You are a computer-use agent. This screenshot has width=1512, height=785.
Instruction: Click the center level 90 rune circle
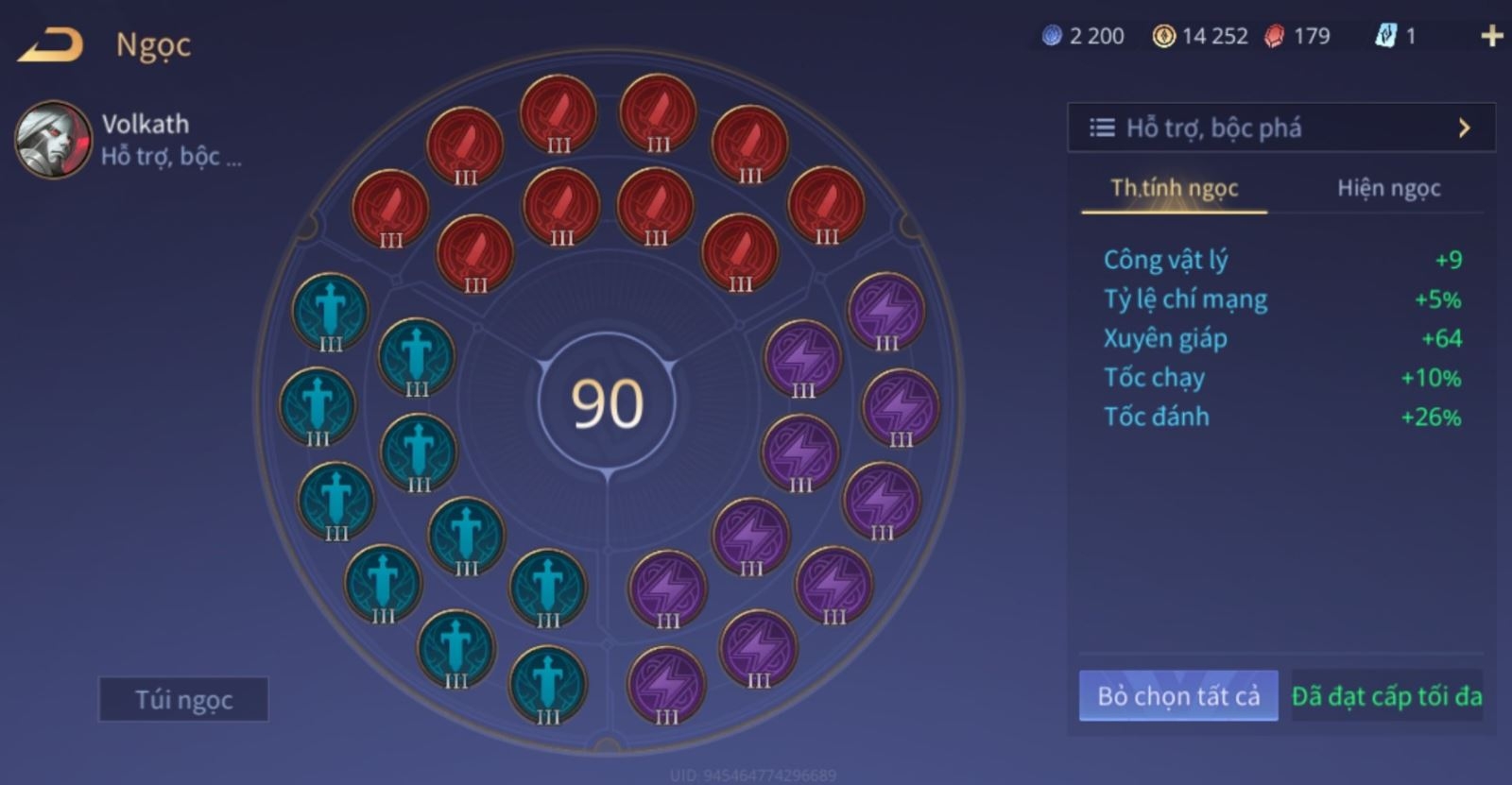[x=607, y=402]
